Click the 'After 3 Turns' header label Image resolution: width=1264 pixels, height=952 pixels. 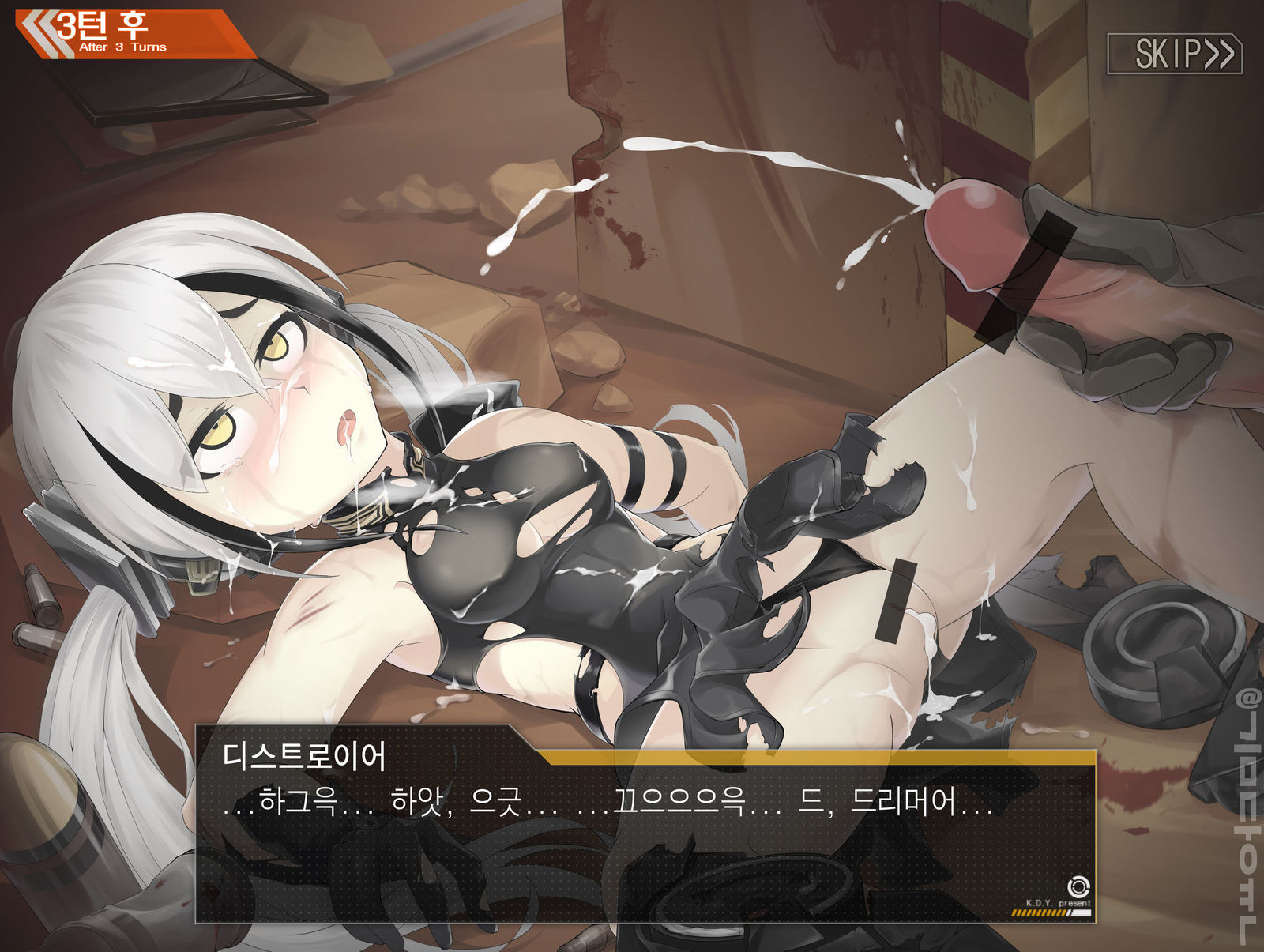[x=122, y=48]
